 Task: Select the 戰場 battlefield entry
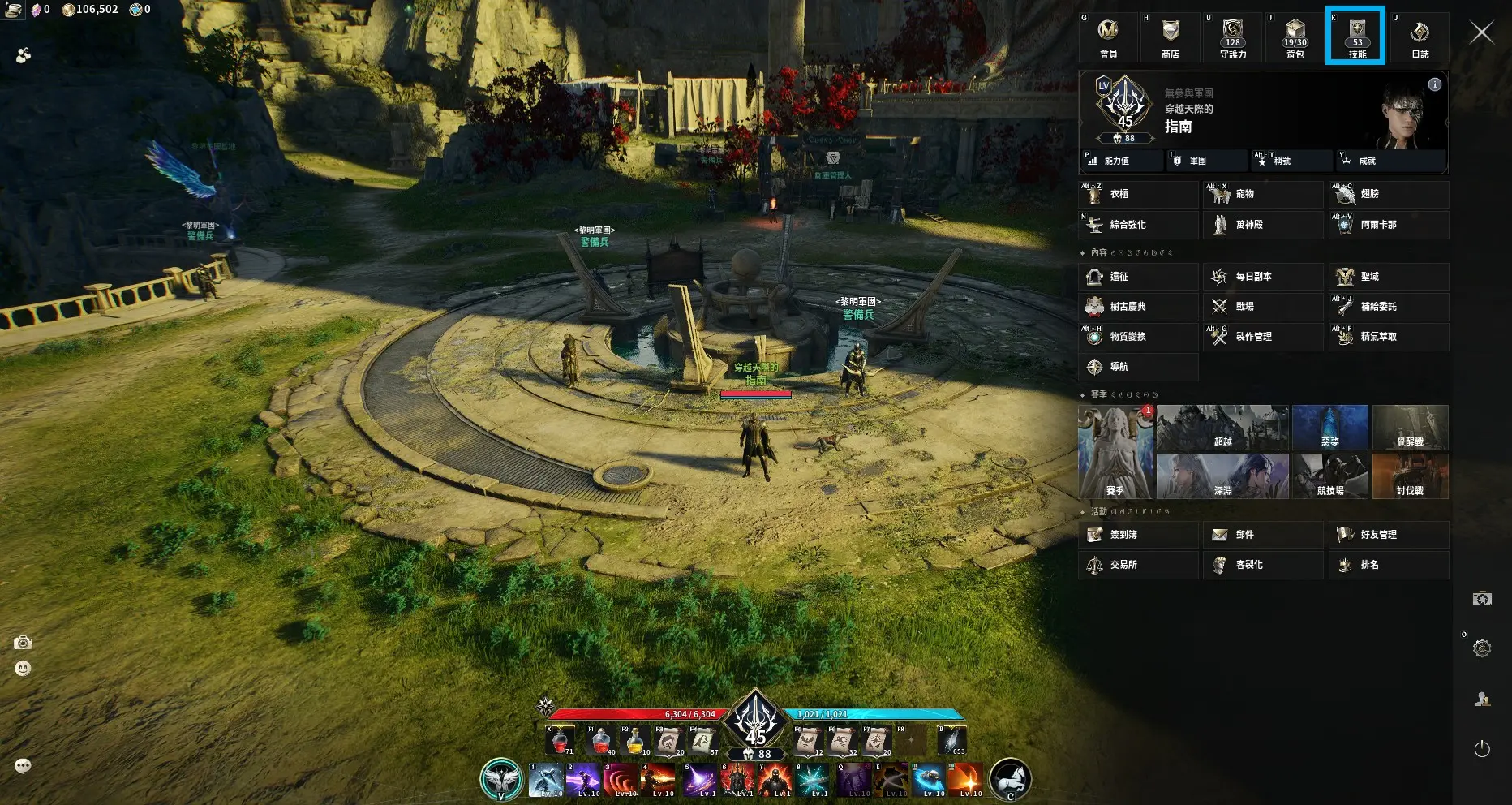(x=1262, y=307)
